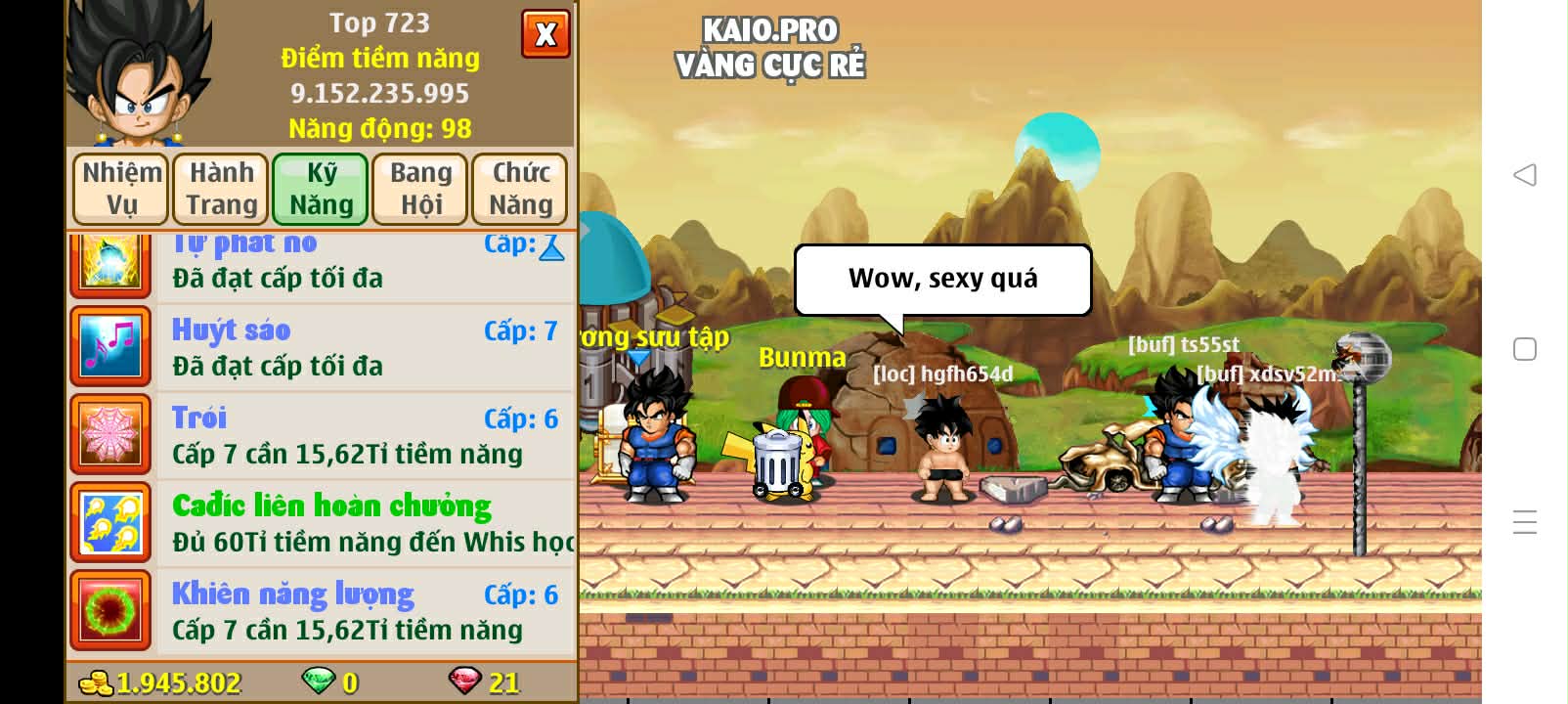Switch to the Chức Năng tab
Image resolution: width=1568 pixels, height=704 pixels.
[x=520, y=188]
